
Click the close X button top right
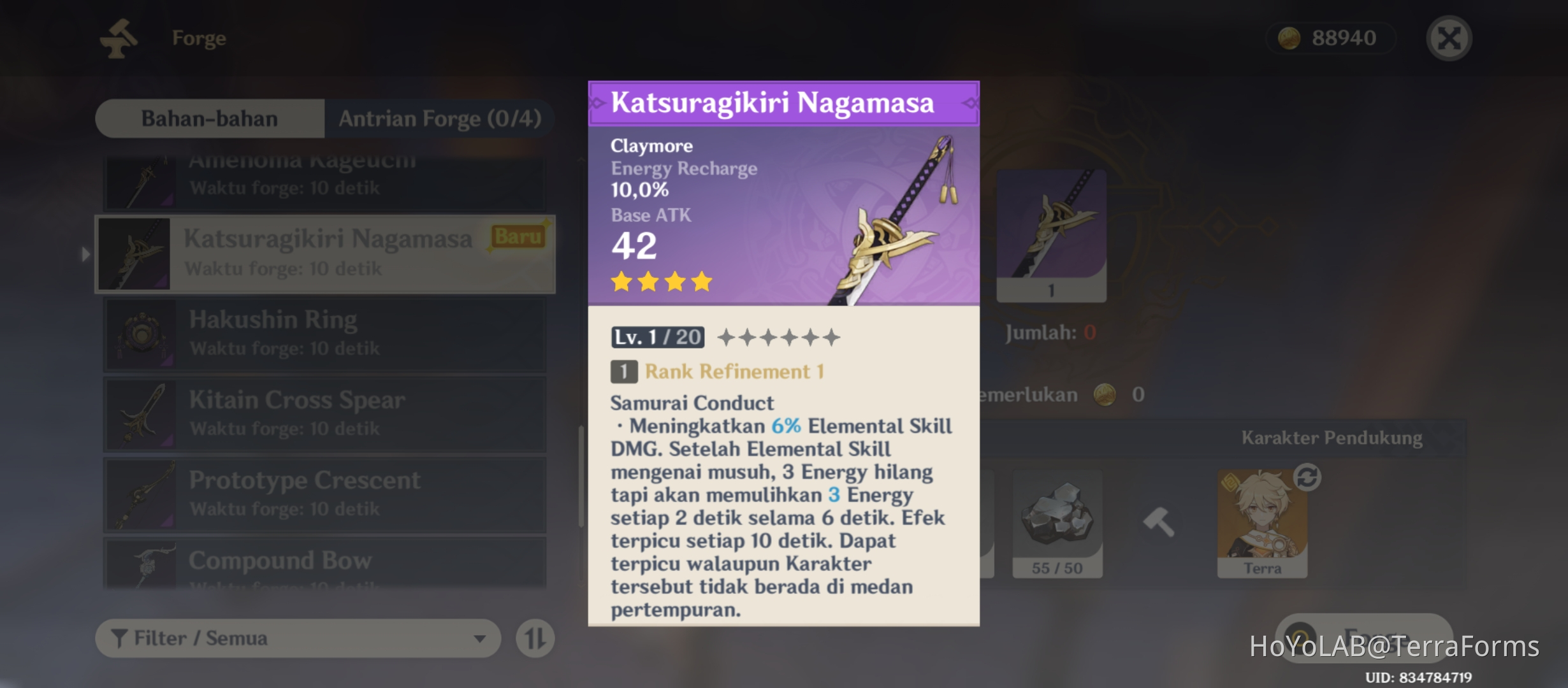1449,37
